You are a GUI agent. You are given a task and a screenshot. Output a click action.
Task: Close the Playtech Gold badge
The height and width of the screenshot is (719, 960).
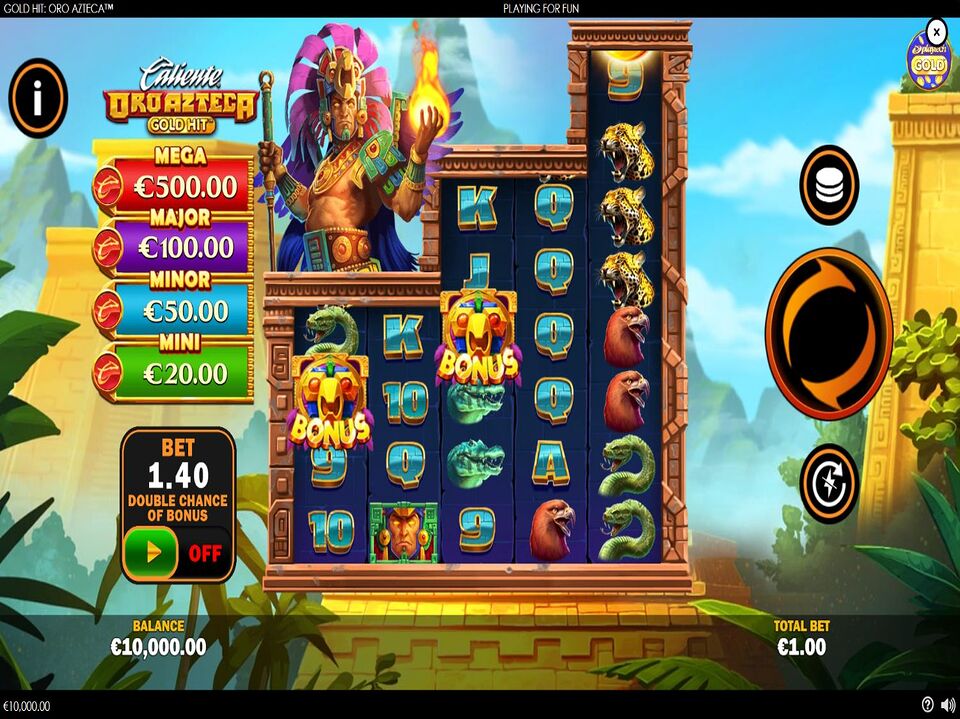click(936, 30)
